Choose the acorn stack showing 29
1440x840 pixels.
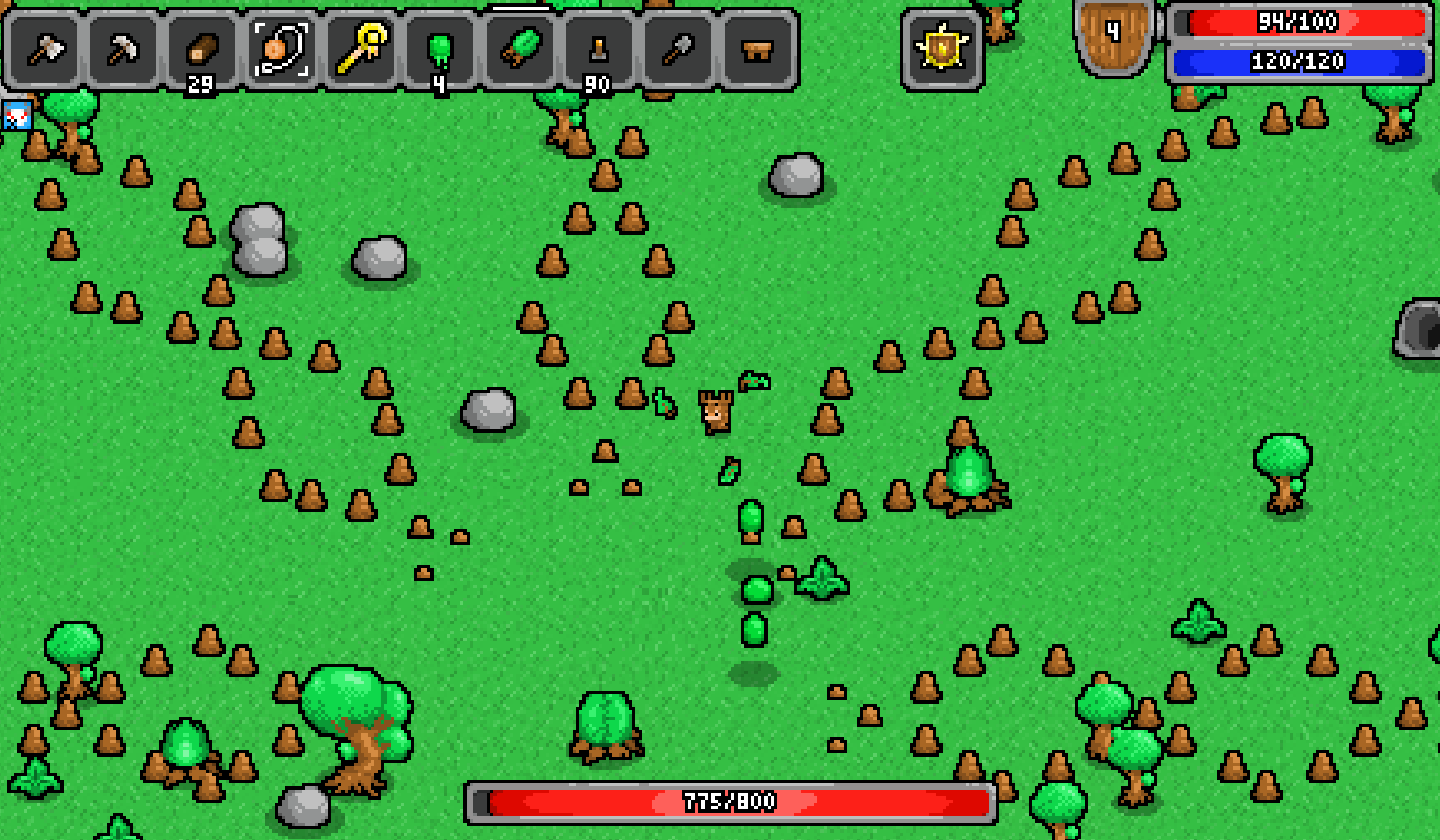click(201, 50)
